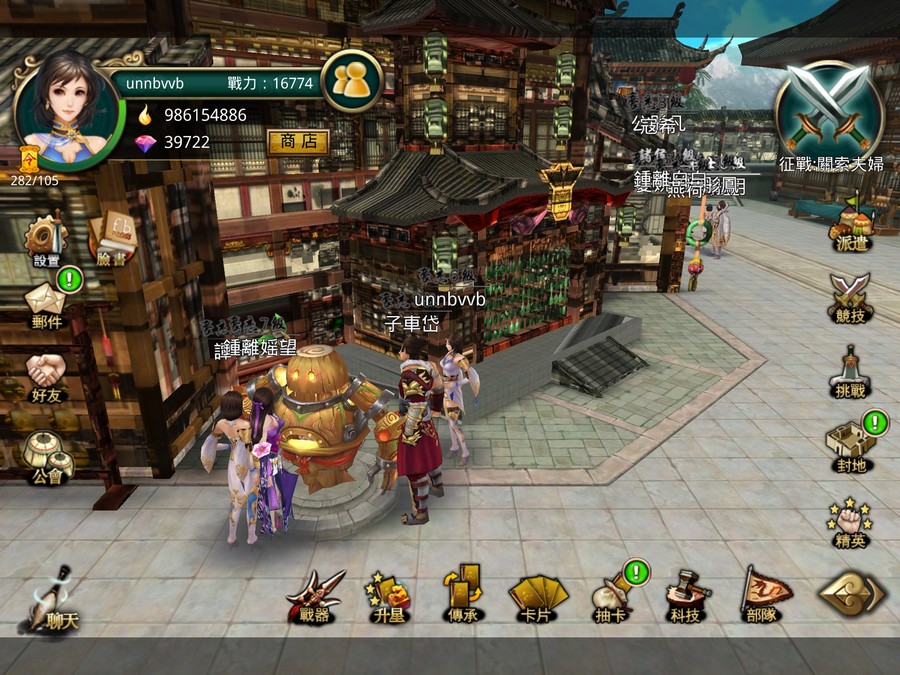Open the 升星 star upgrade menu
Screen dimensions: 900x675
[389, 597]
